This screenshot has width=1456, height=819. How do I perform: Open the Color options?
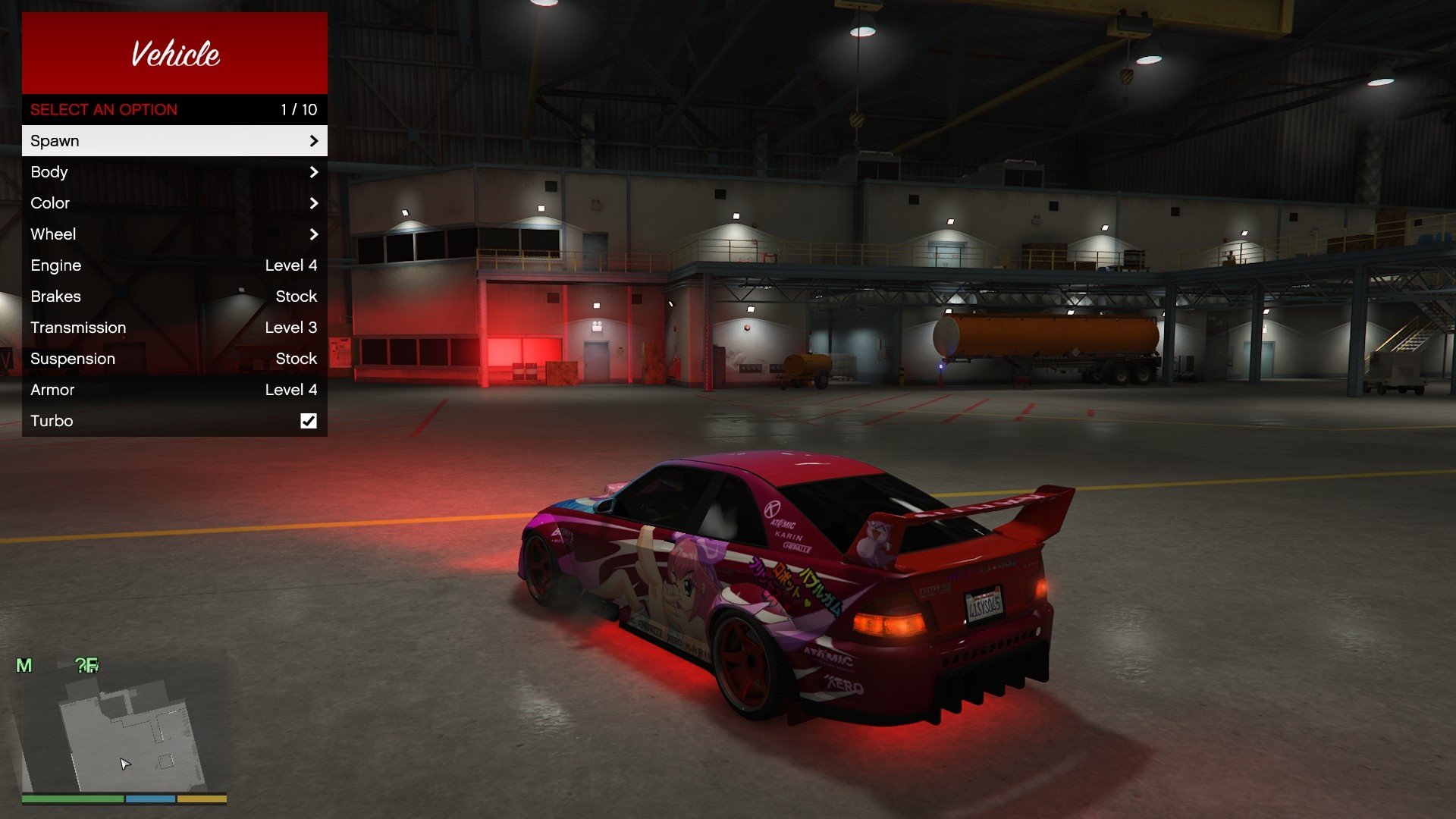(174, 203)
